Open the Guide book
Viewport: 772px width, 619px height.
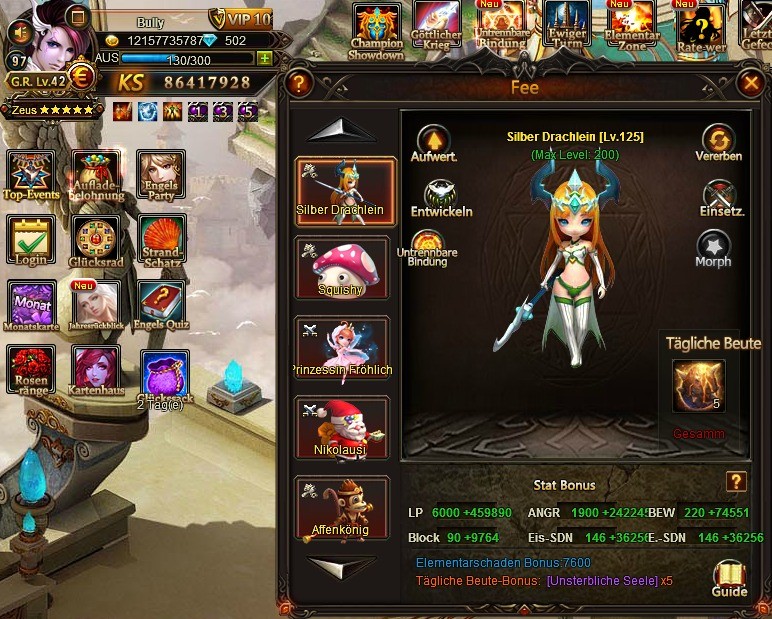(x=729, y=577)
